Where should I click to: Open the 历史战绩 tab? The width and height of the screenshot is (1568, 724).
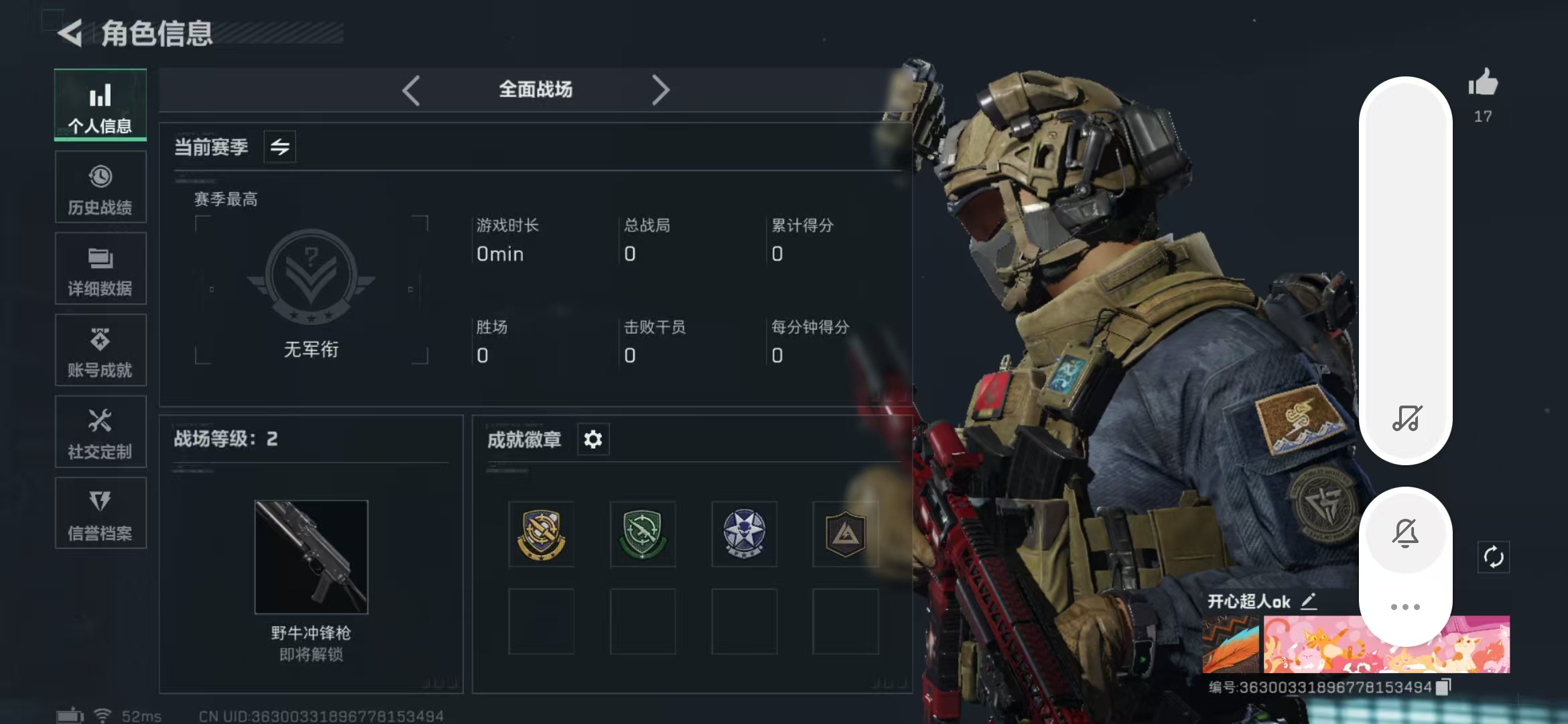(x=101, y=187)
